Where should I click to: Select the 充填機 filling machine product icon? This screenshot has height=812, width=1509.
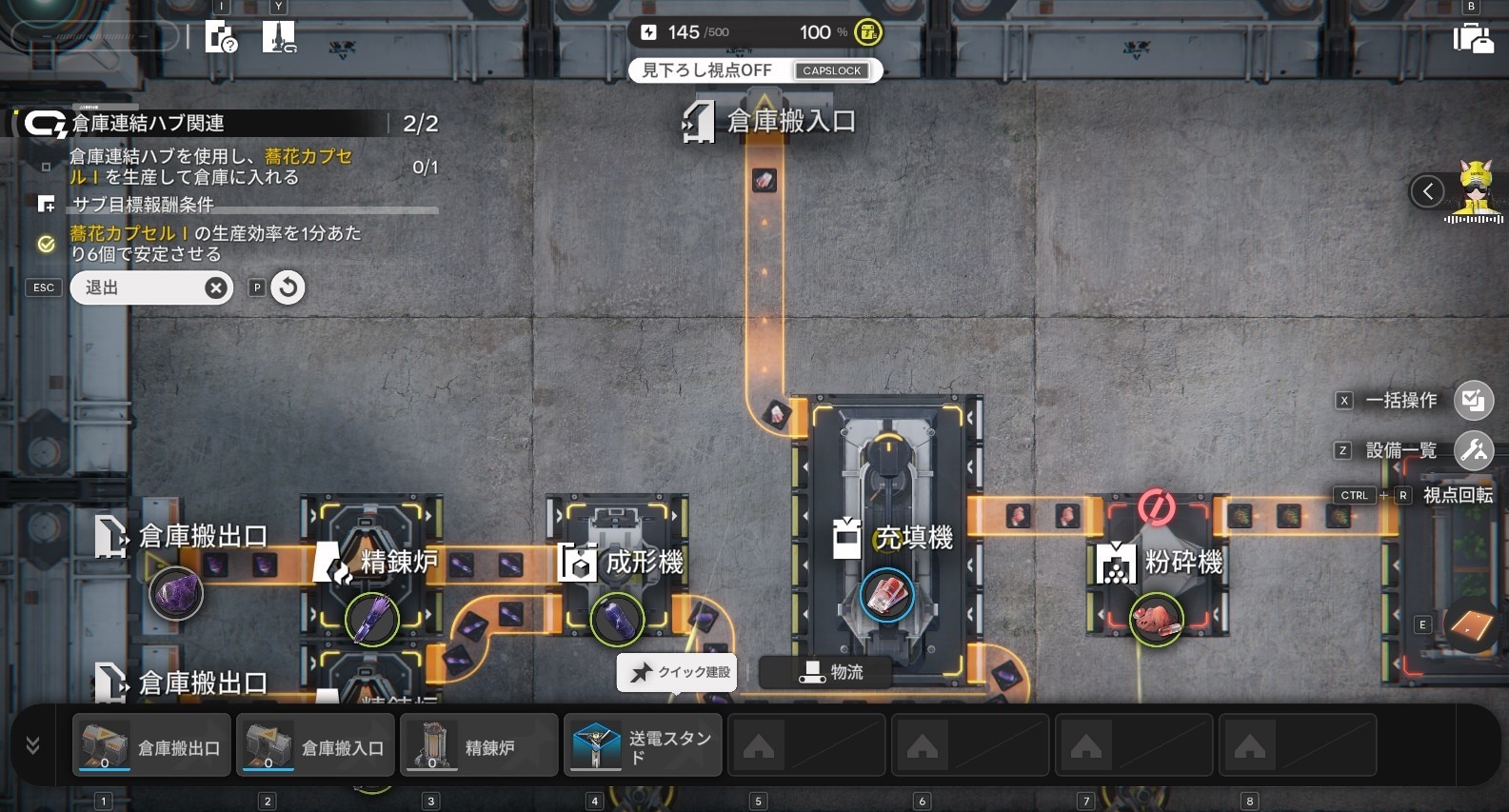(x=886, y=596)
